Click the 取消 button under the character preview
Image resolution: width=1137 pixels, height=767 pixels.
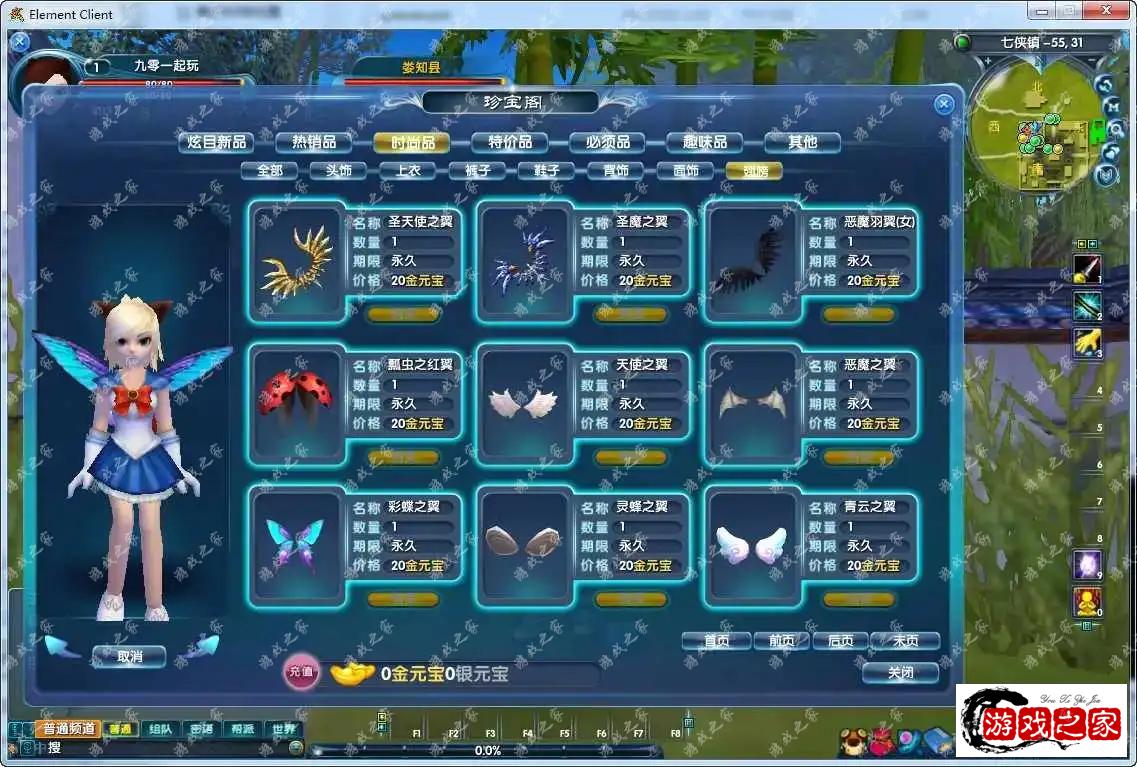(129, 657)
